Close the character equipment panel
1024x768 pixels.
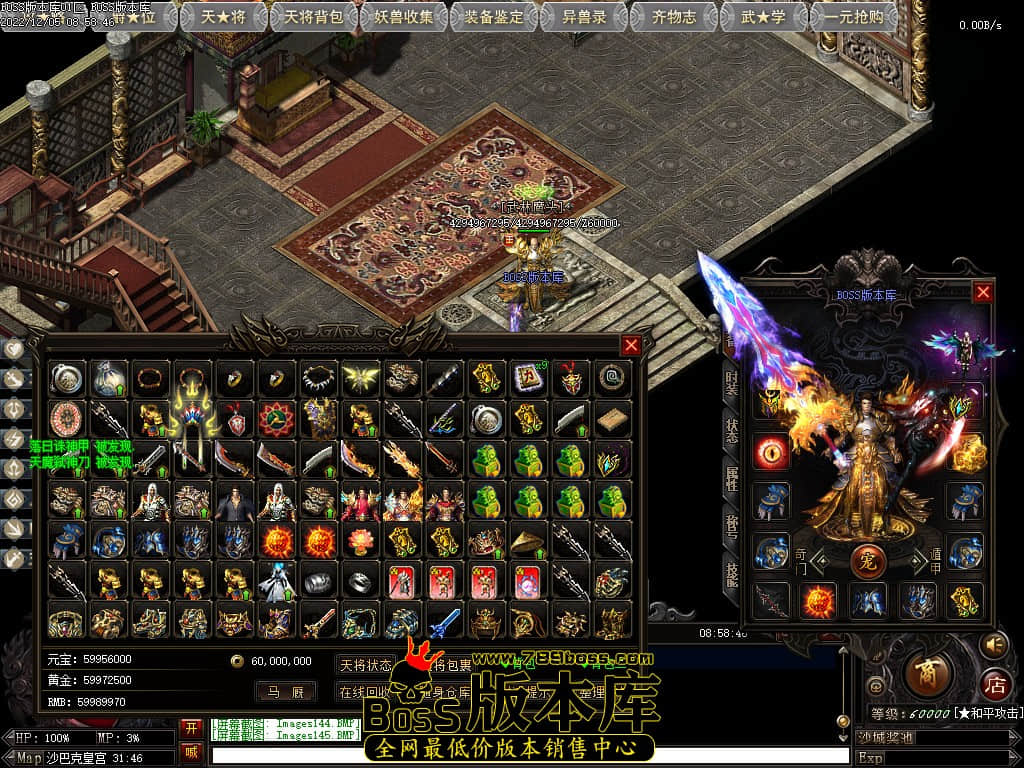tap(983, 292)
